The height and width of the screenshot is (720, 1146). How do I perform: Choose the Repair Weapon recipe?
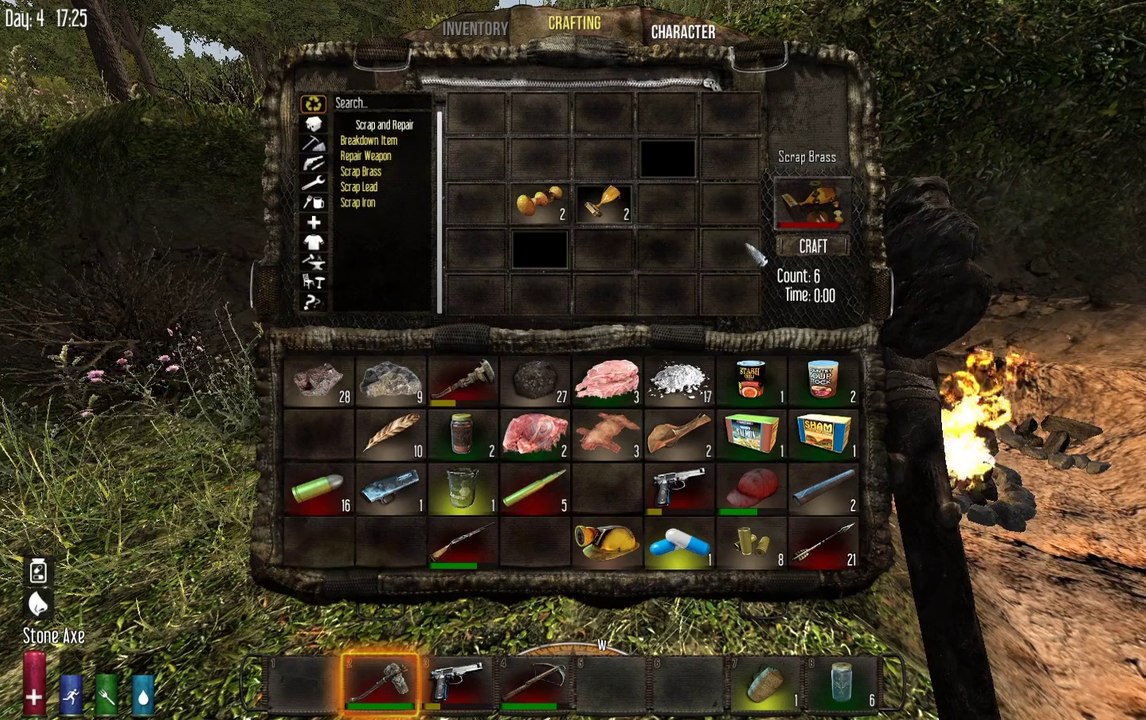click(x=365, y=156)
